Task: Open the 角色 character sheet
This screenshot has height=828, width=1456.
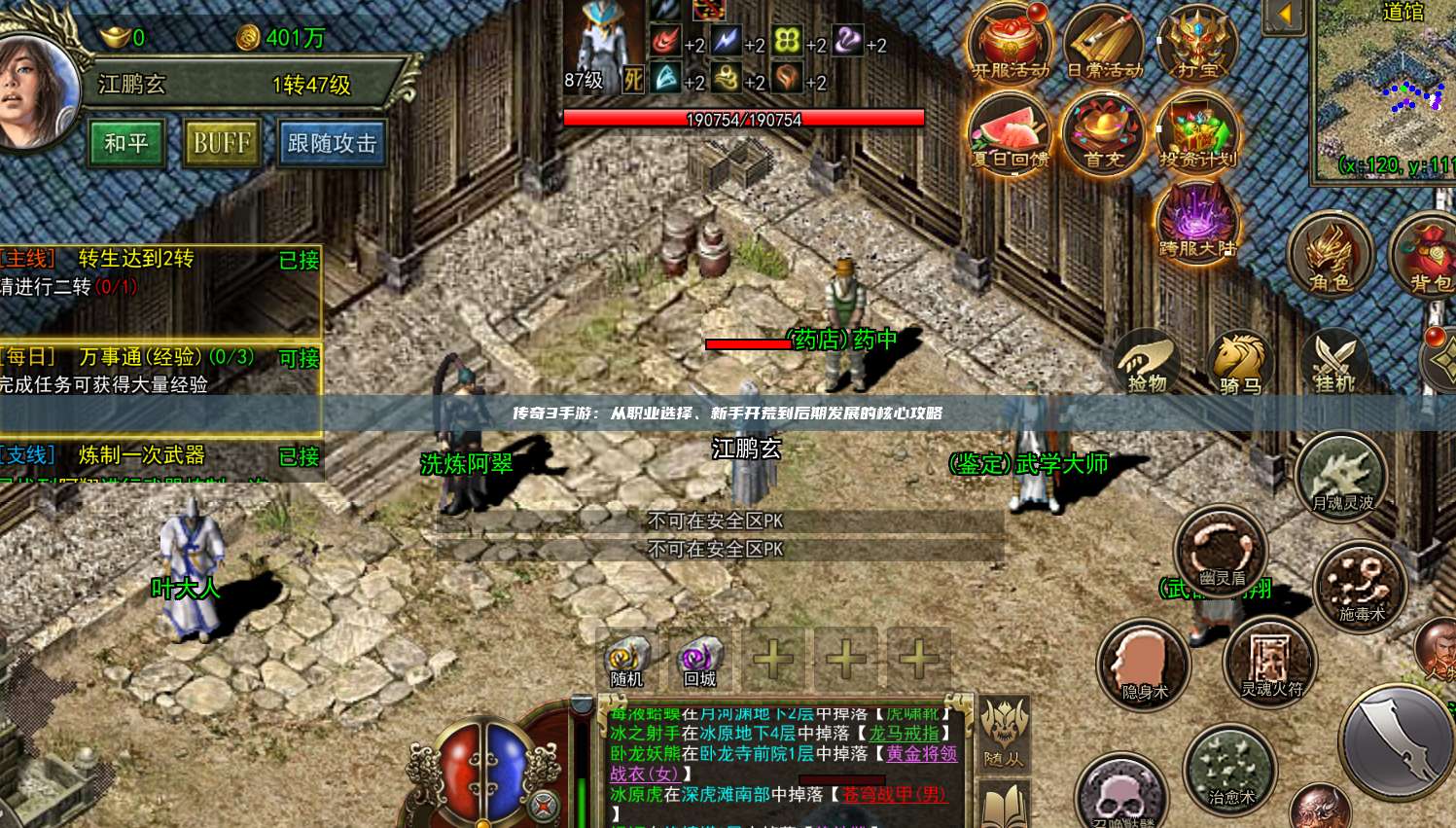Action: pos(1330,255)
